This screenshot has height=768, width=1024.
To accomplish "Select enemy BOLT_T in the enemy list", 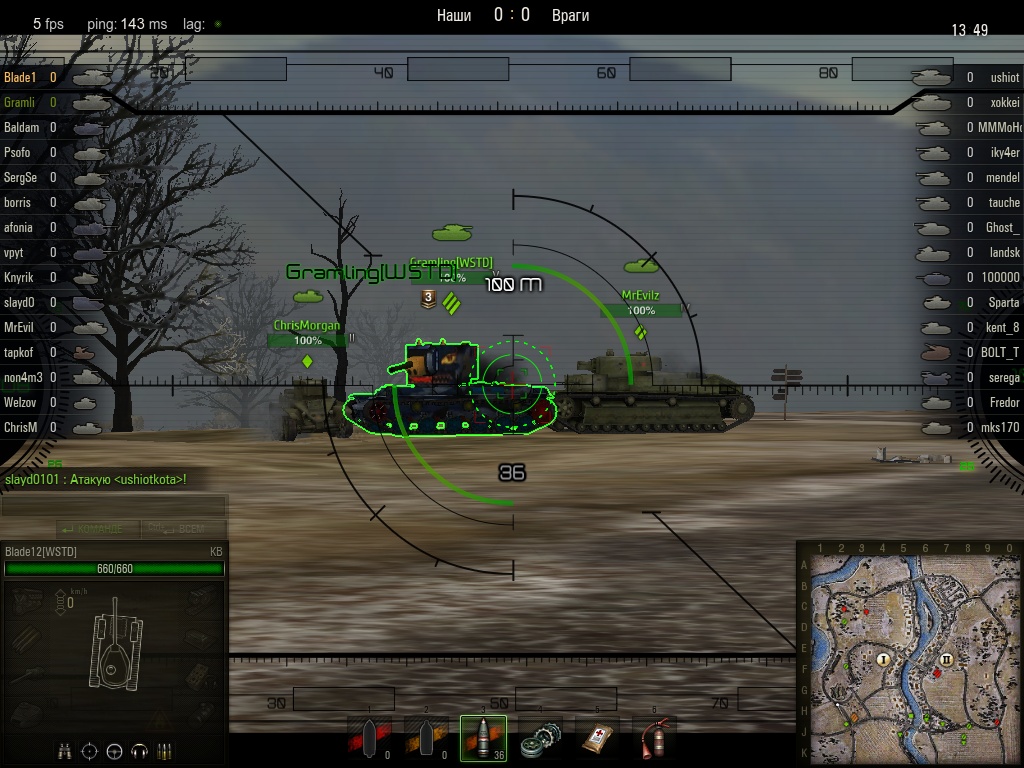I will click(1002, 352).
